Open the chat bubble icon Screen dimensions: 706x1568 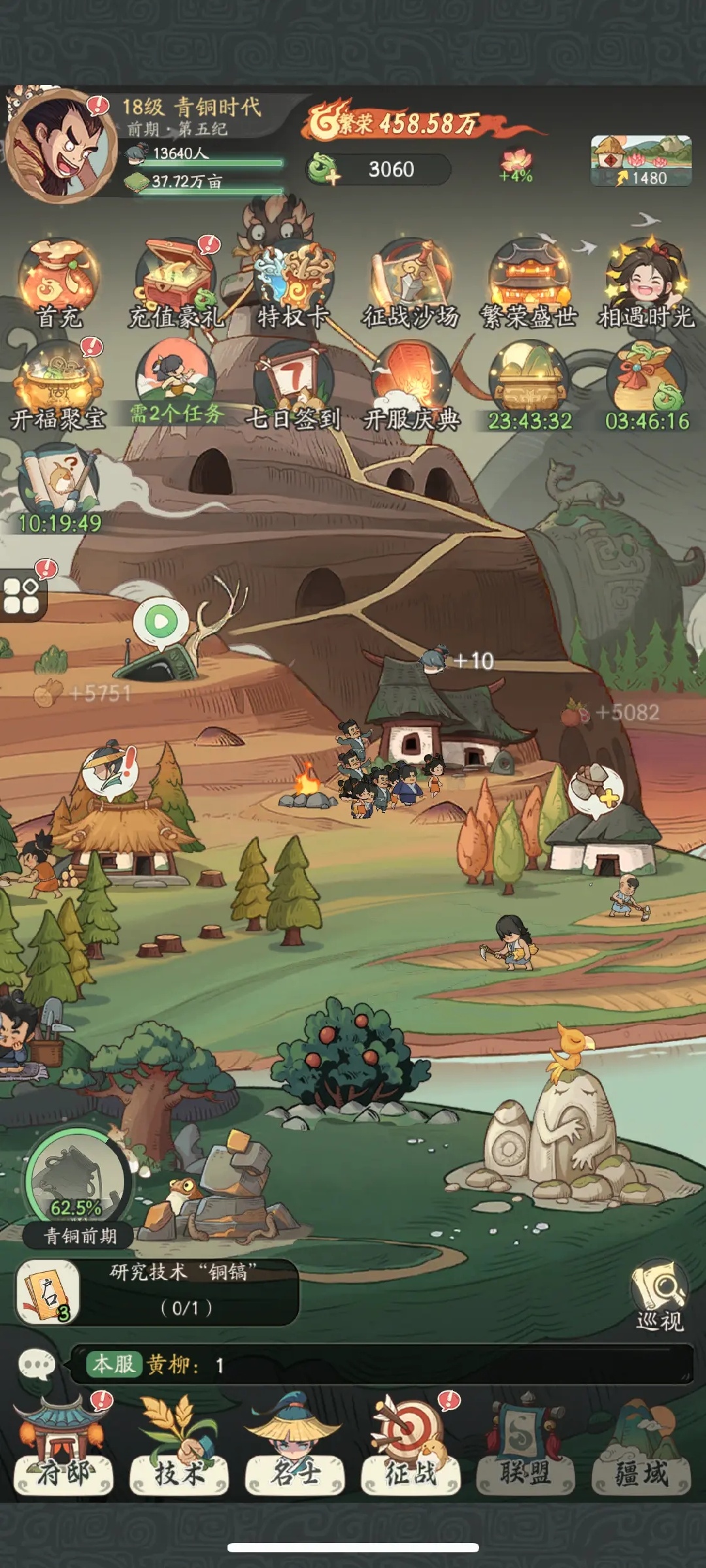pos(37,1364)
